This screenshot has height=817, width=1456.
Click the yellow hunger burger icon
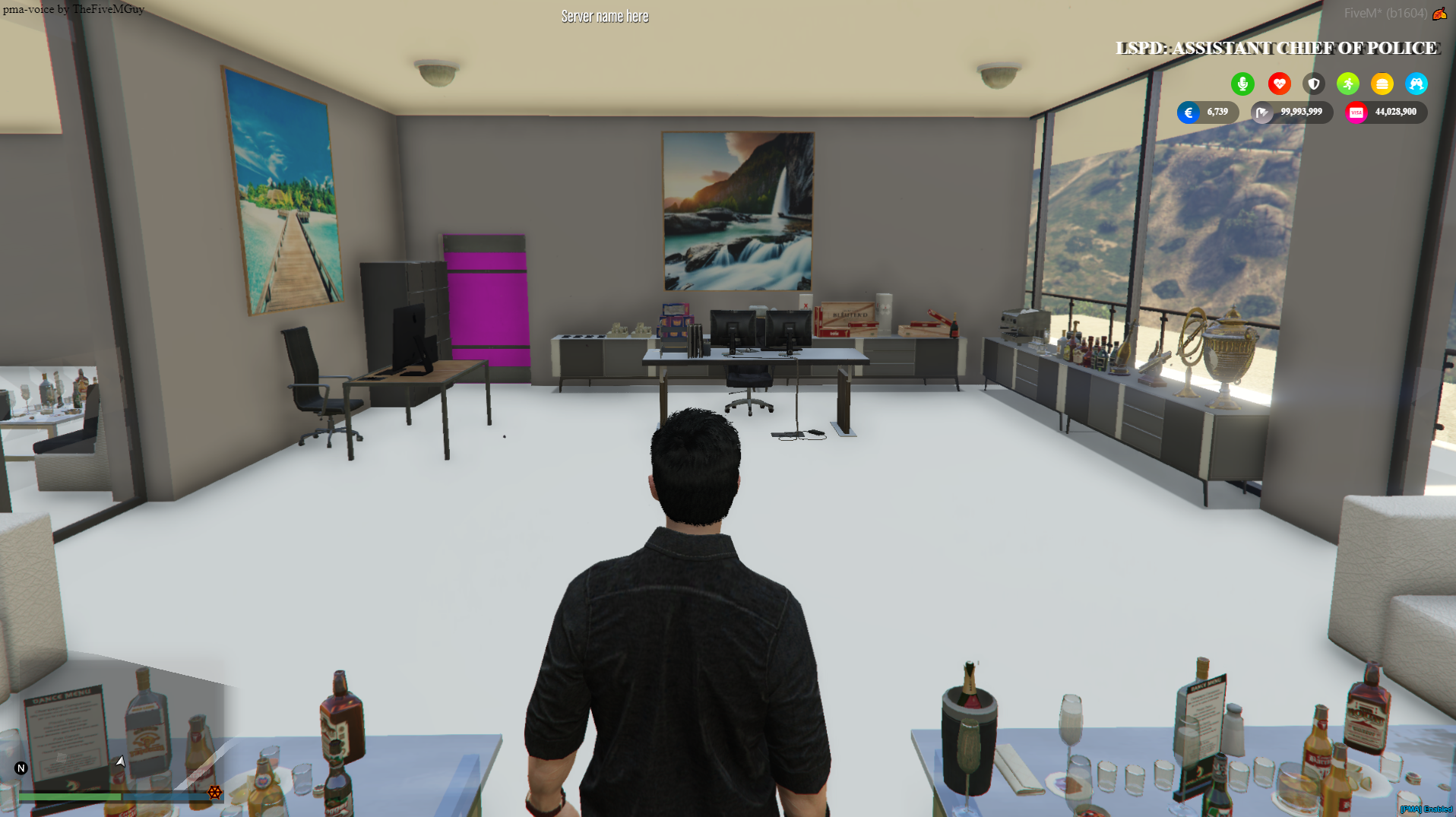(1382, 84)
